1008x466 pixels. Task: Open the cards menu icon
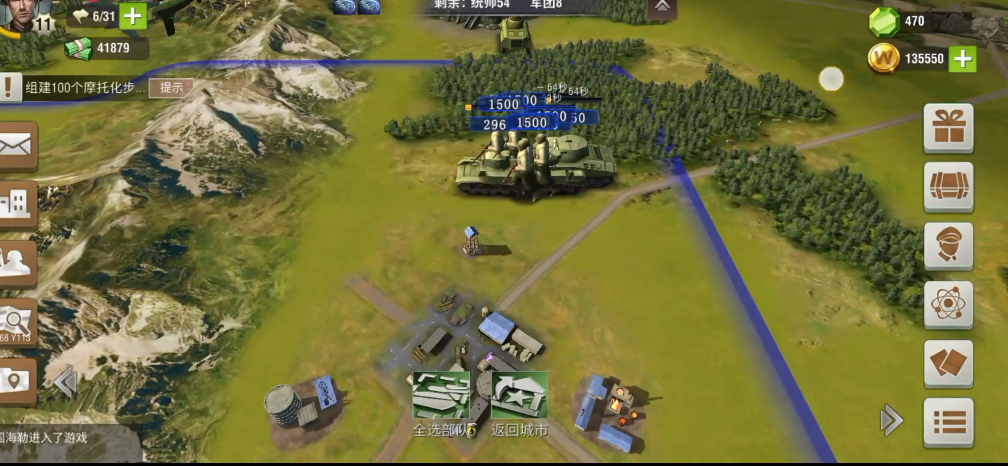coord(948,364)
